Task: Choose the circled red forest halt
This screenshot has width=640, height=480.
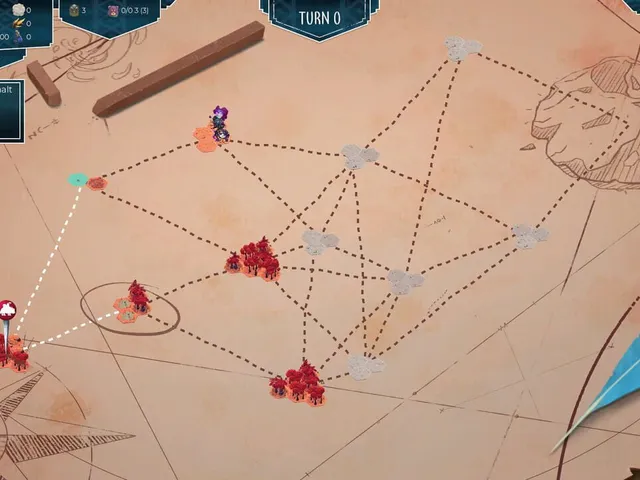Action: 132,304
